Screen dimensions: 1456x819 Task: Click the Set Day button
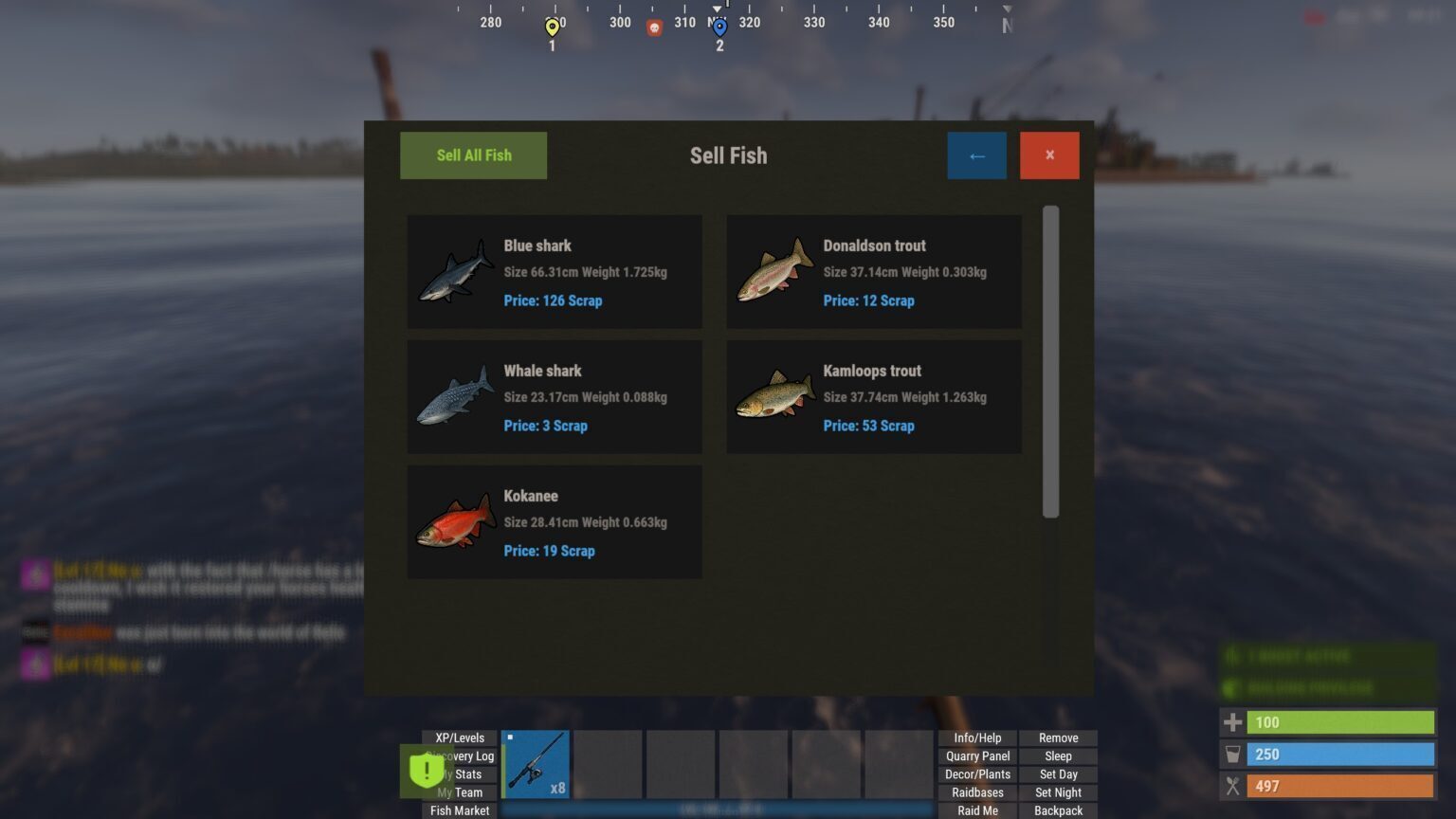tap(1058, 774)
